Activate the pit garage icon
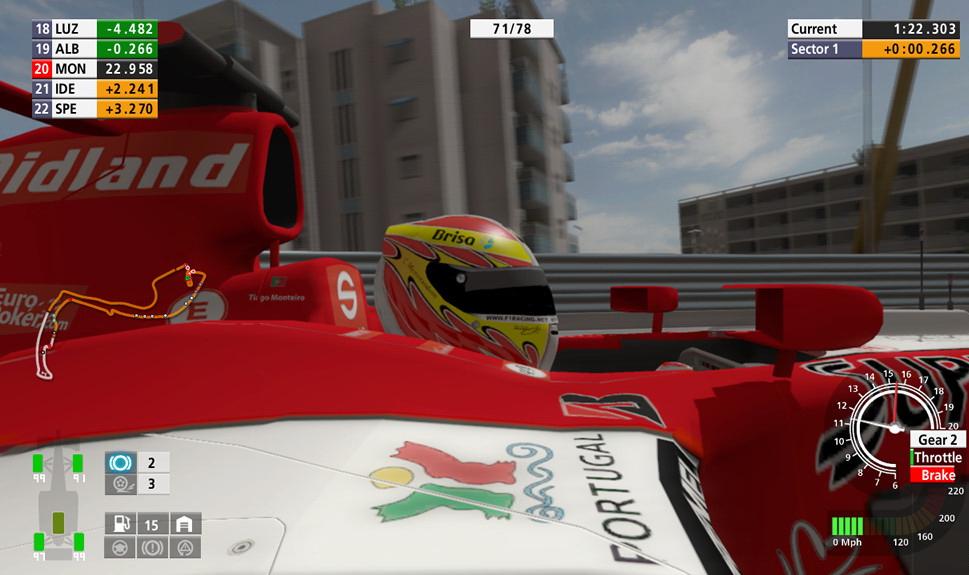Image resolution: width=969 pixels, height=575 pixels. pos(184,524)
